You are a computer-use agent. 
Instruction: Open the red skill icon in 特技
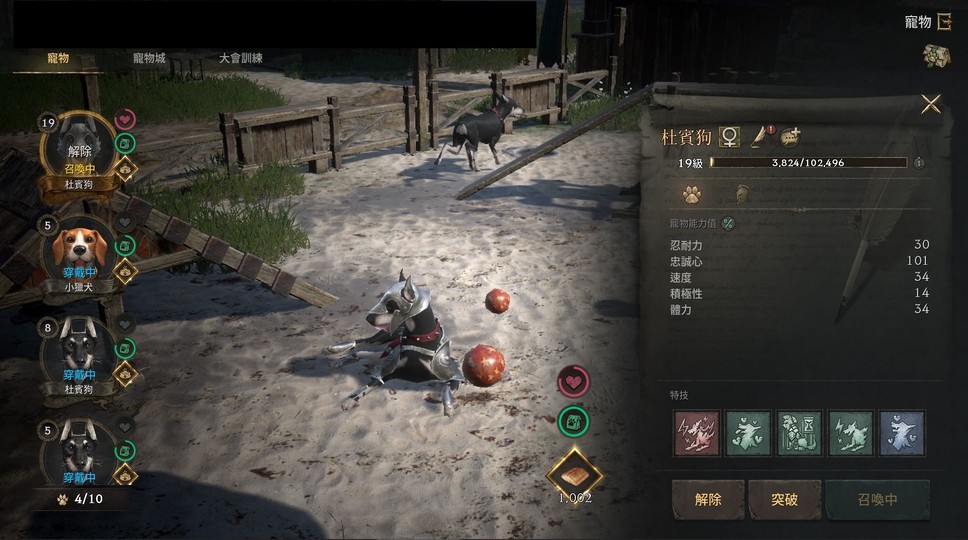(x=696, y=433)
